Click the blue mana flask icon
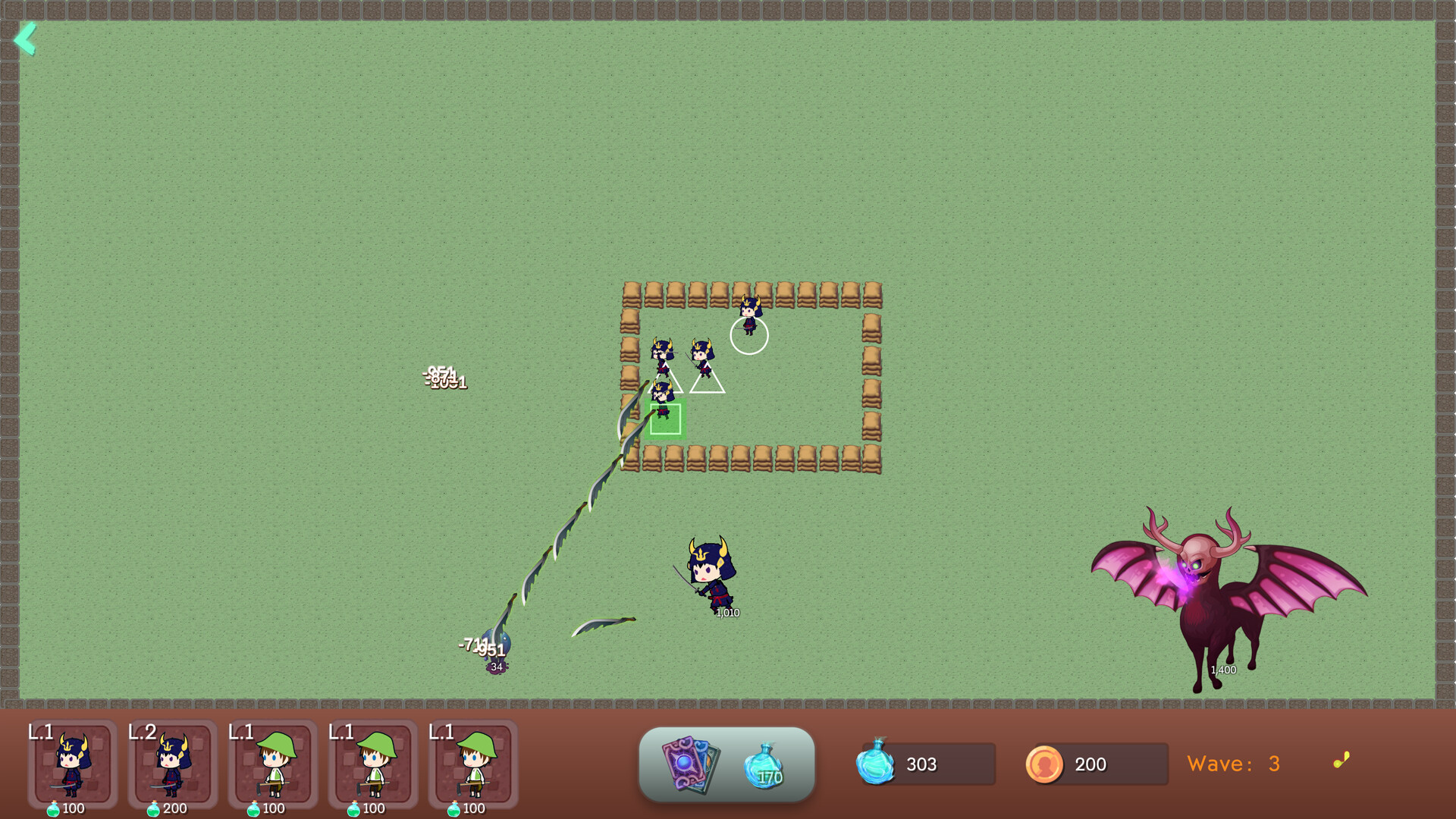Image resolution: width=1456 pixels, height=819 pixels. (x=877, y=764)
